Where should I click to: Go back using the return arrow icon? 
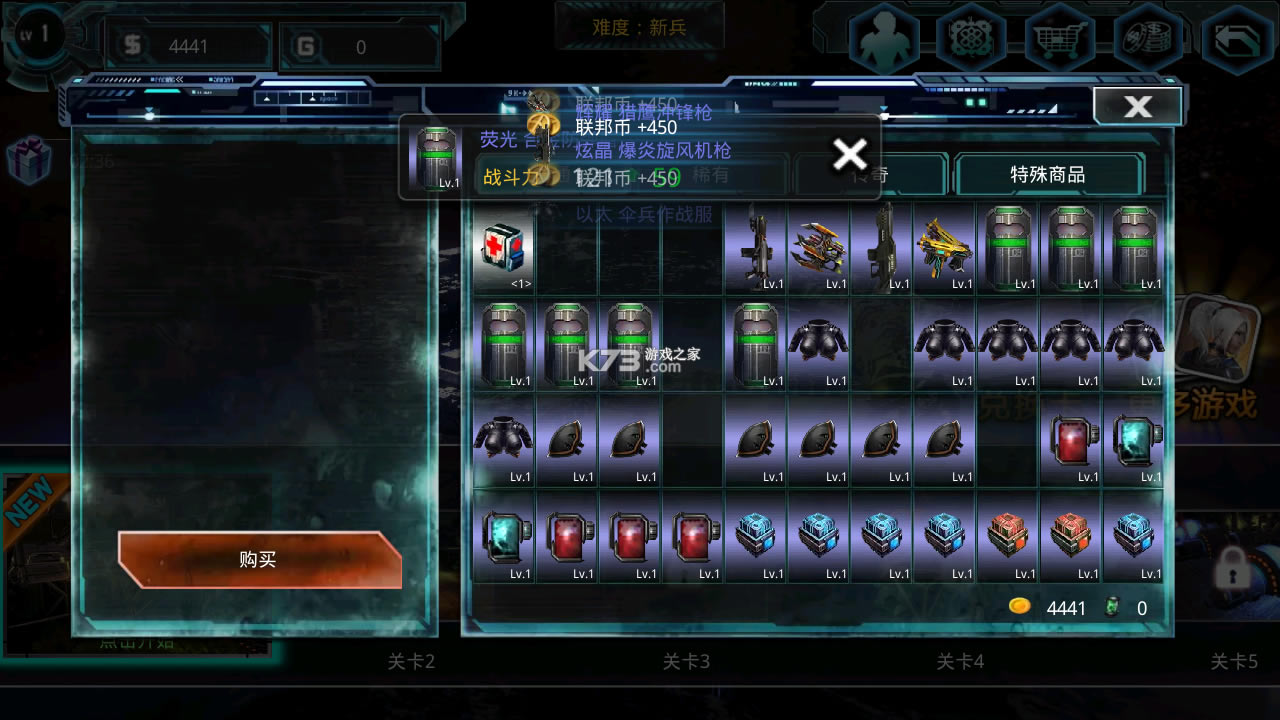[1236, 40]
